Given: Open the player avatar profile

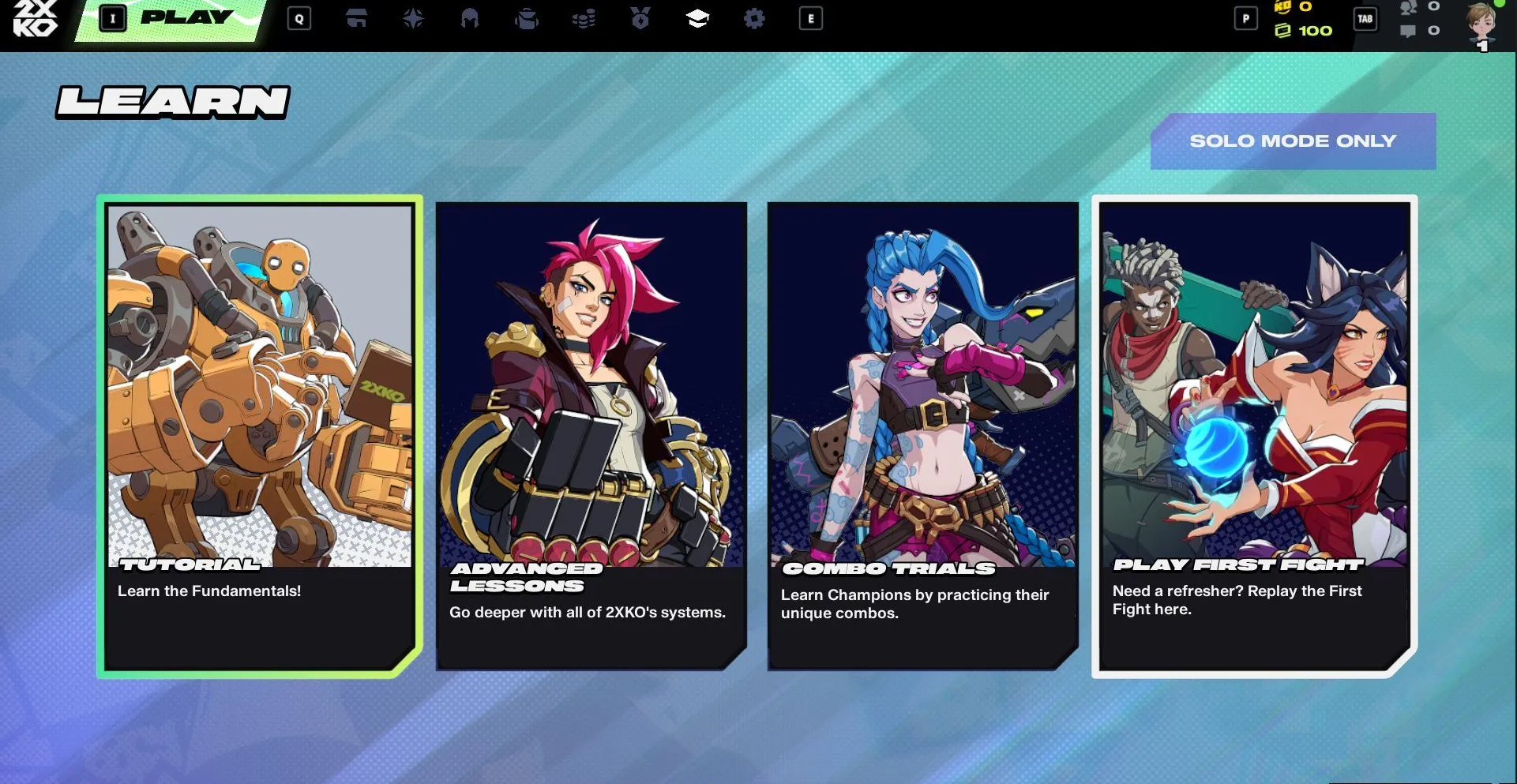Looking at the screenshot, I should tap(1481, 24).
